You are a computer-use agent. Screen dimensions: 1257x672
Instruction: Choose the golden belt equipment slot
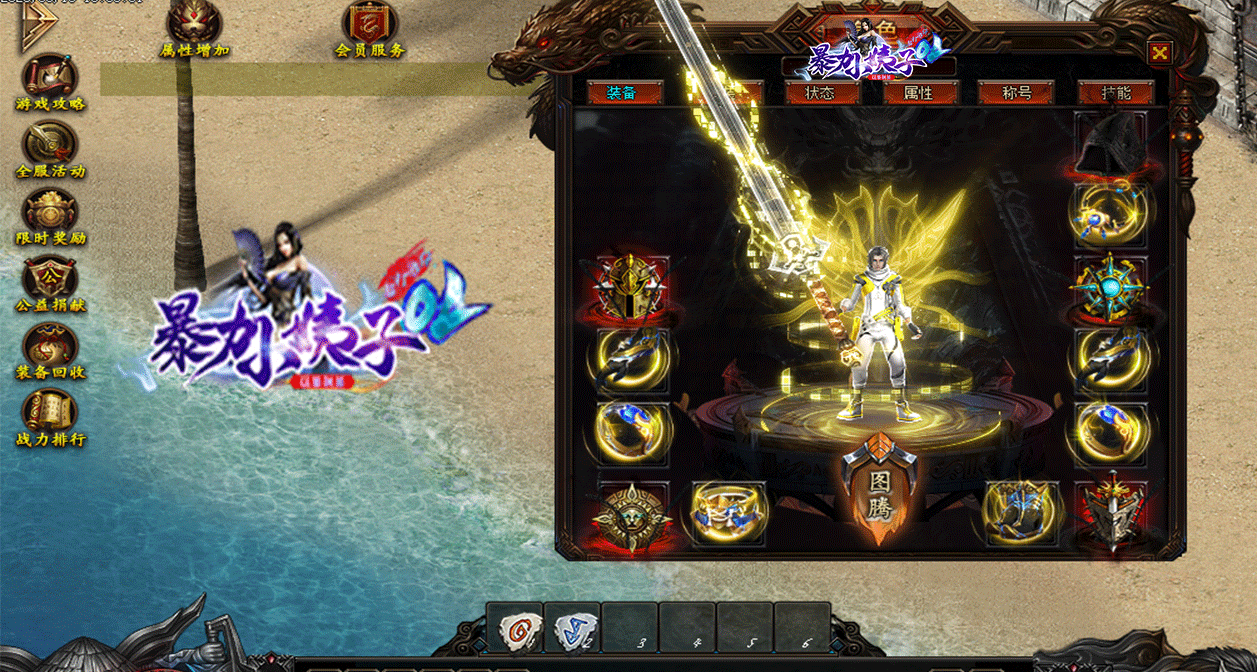pyautogui.click(x=728, y=513)
